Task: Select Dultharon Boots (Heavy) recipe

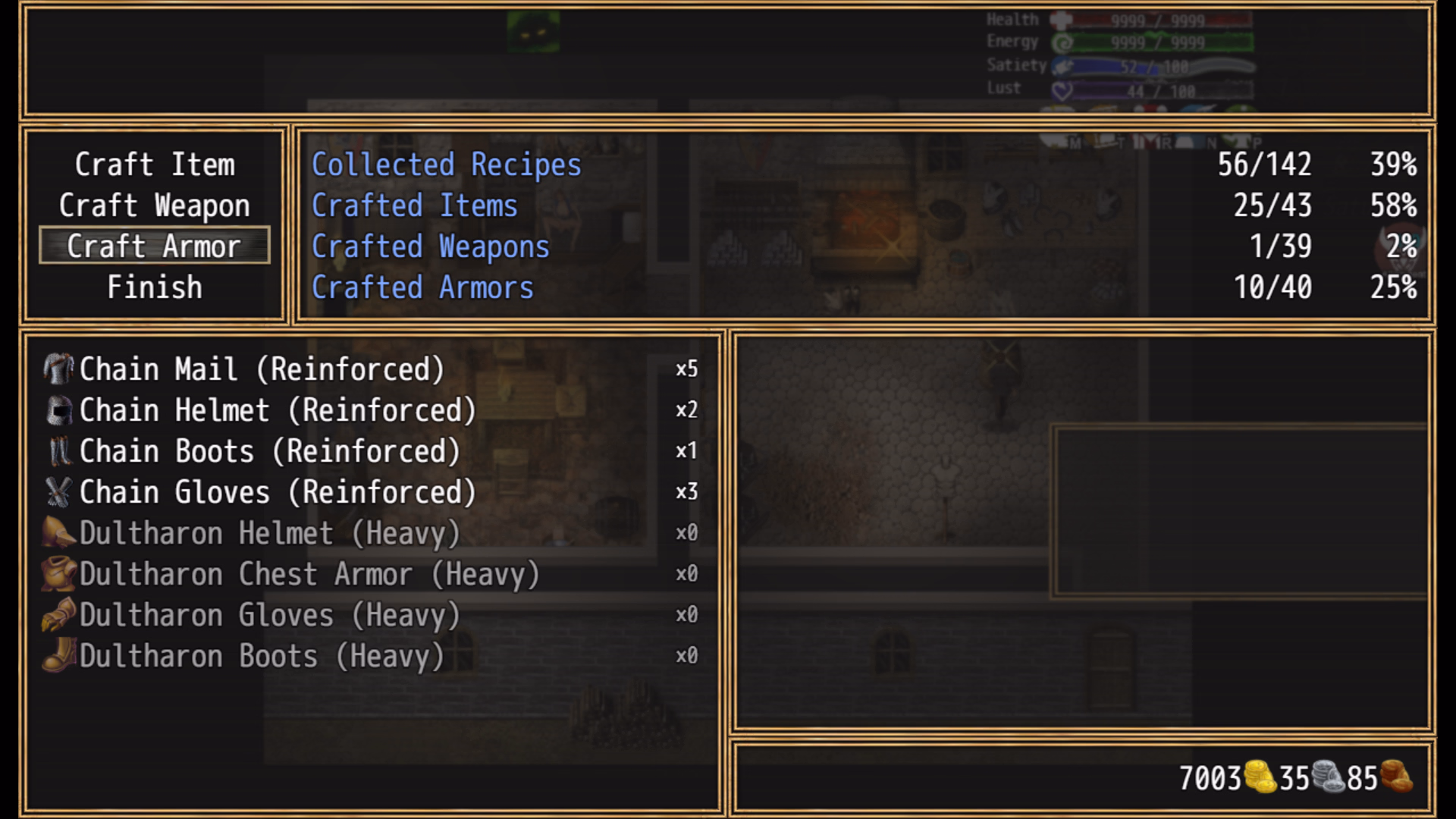Action: [262, 656]
